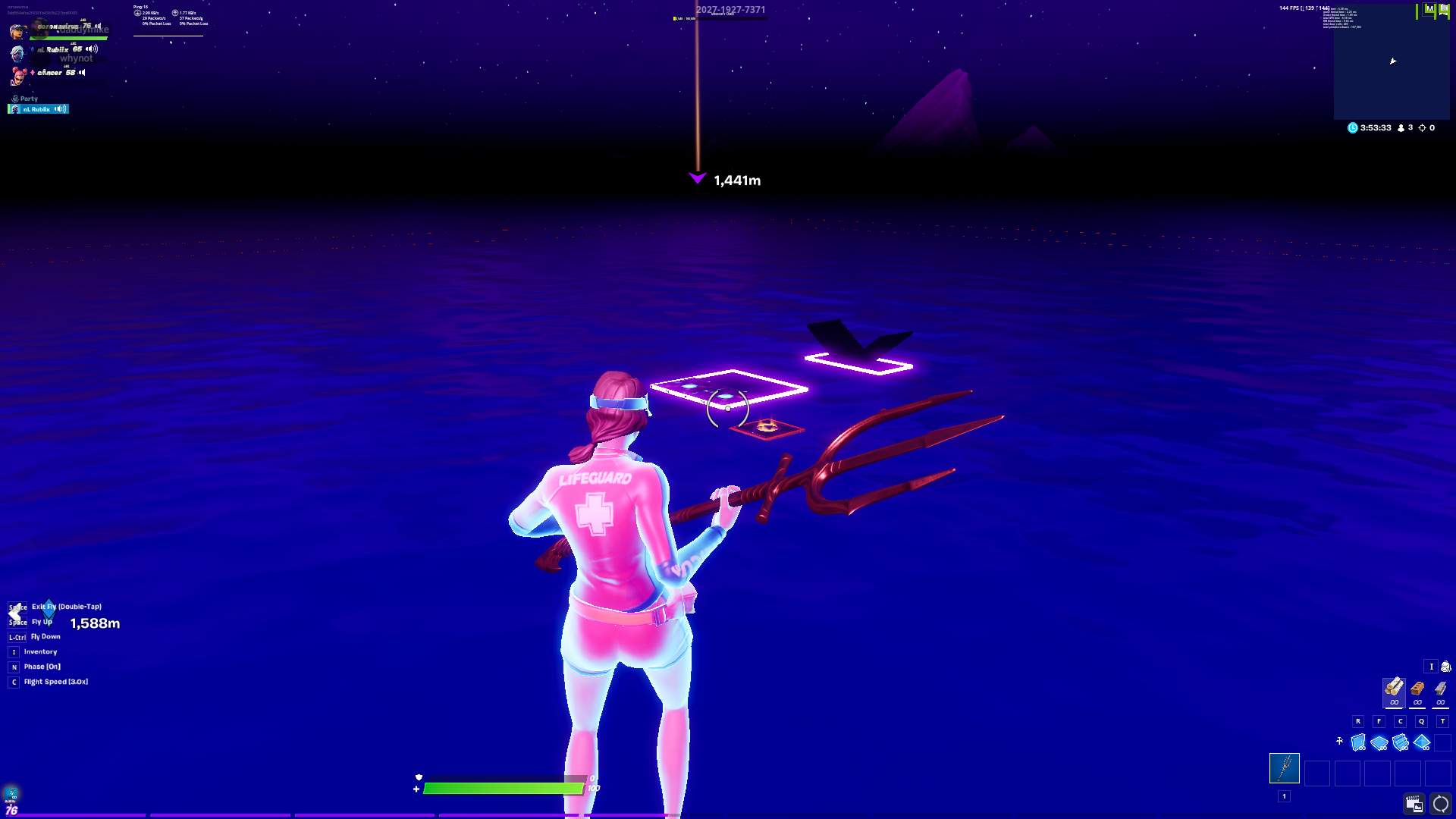1456x819 pixels.
Task: Open the minimap in the top-right corner
Action: coord(1392,61)
